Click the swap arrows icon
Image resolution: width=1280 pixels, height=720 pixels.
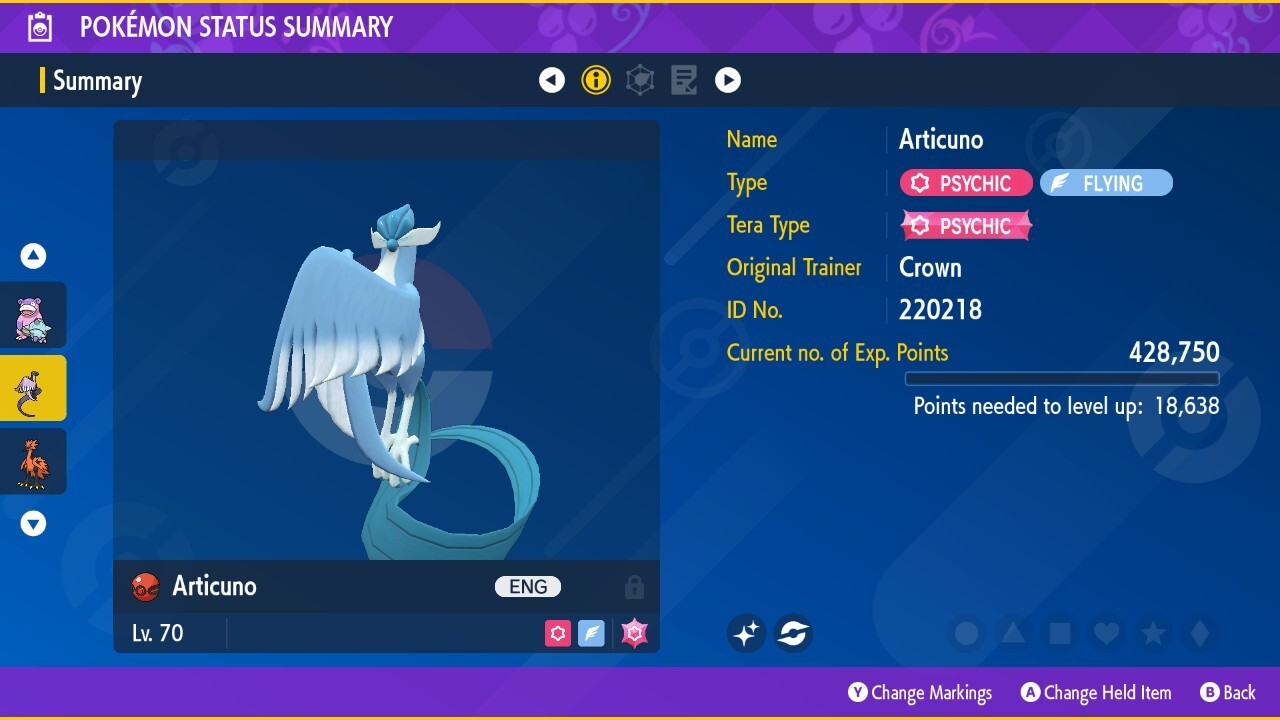point(793,633)
